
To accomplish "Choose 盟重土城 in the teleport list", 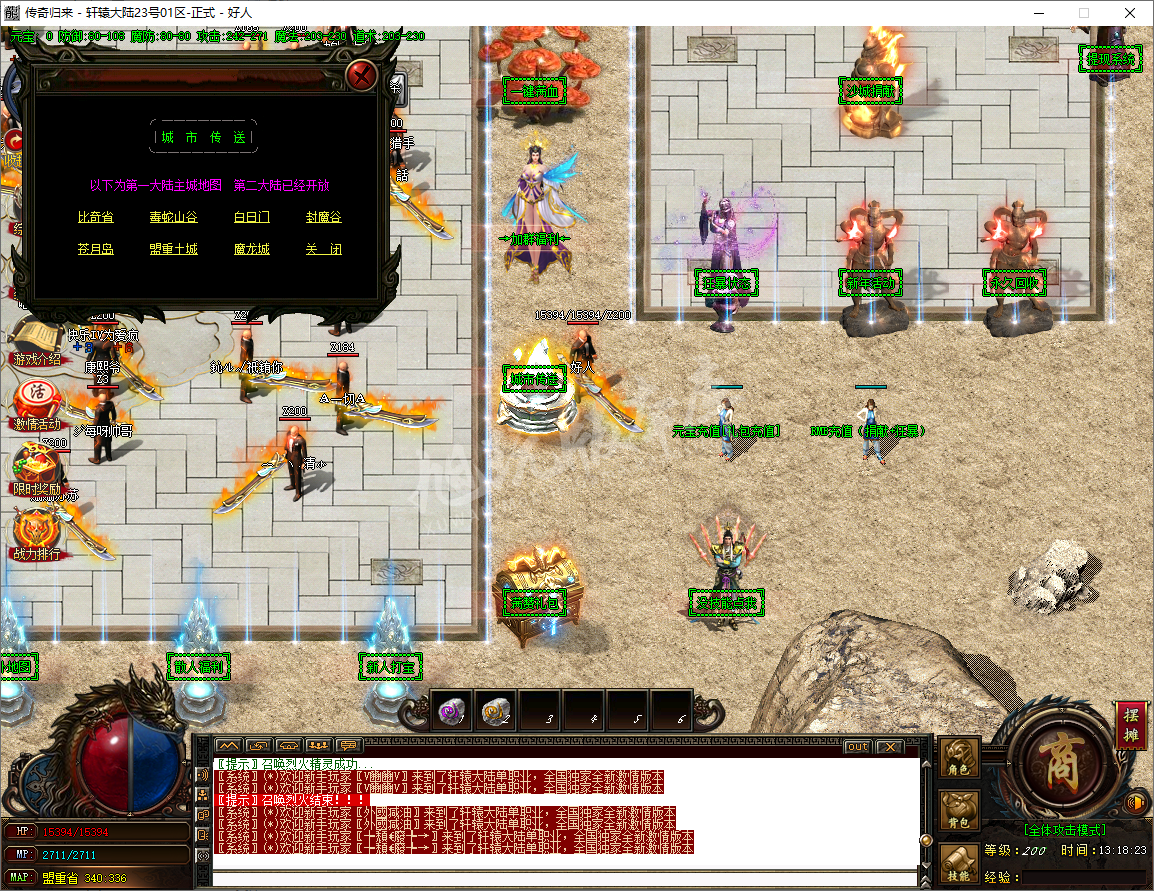I will pyautogui.click(x=173, y=249).
